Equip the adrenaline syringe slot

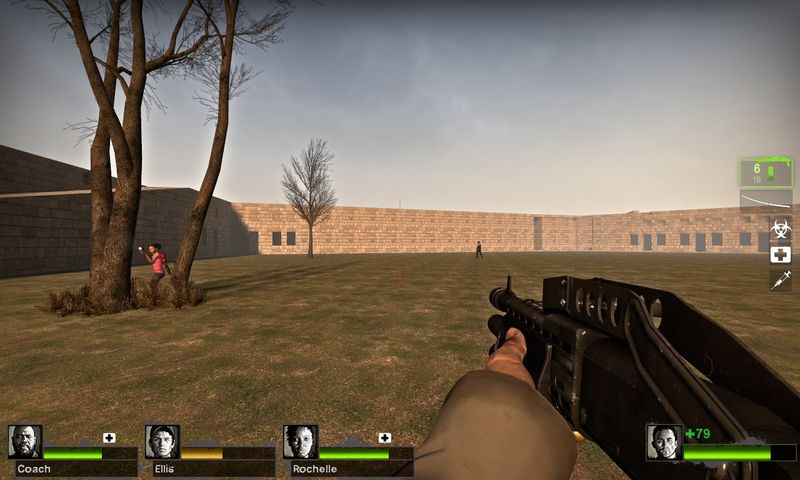pyautogui.click(x=780, y=280)
